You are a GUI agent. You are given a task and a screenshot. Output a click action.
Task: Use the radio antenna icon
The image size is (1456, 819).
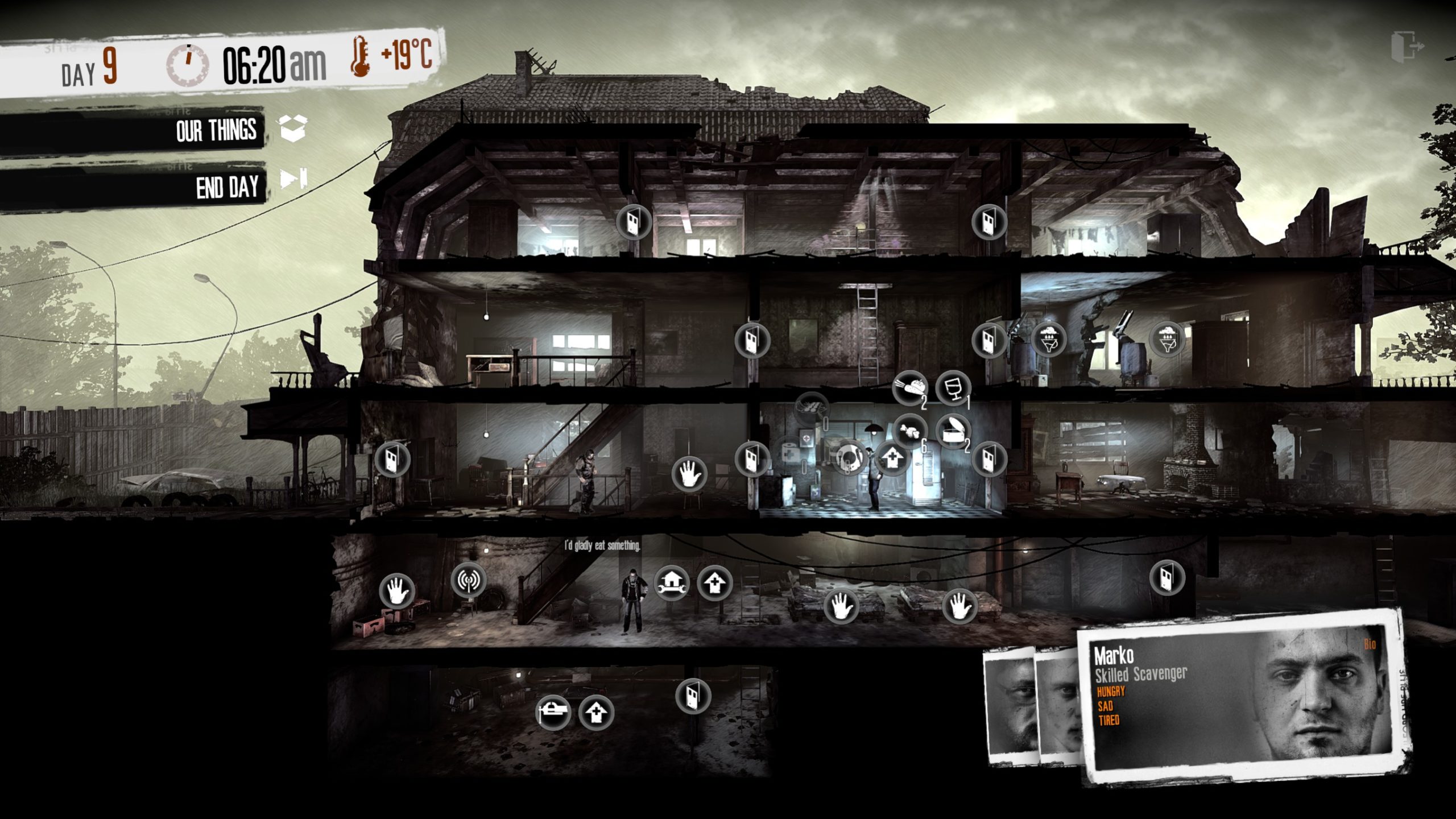point(468,580)
